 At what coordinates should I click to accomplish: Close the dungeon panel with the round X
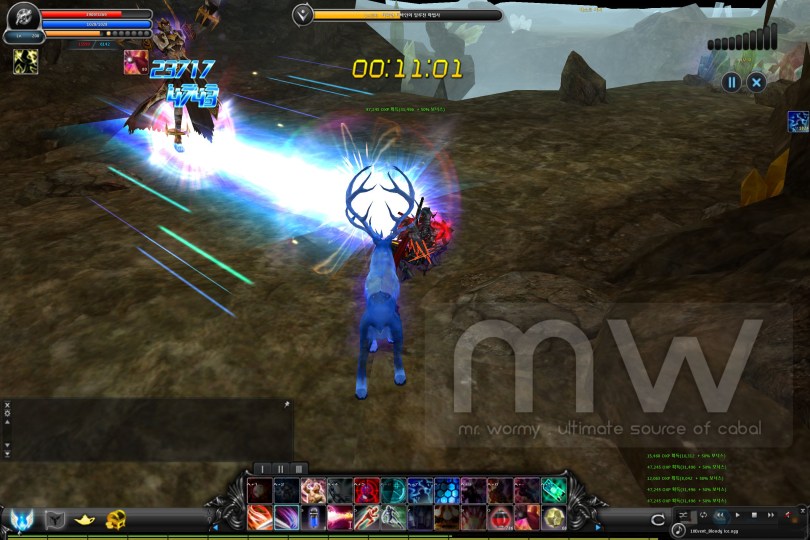[x=757, y=82]
